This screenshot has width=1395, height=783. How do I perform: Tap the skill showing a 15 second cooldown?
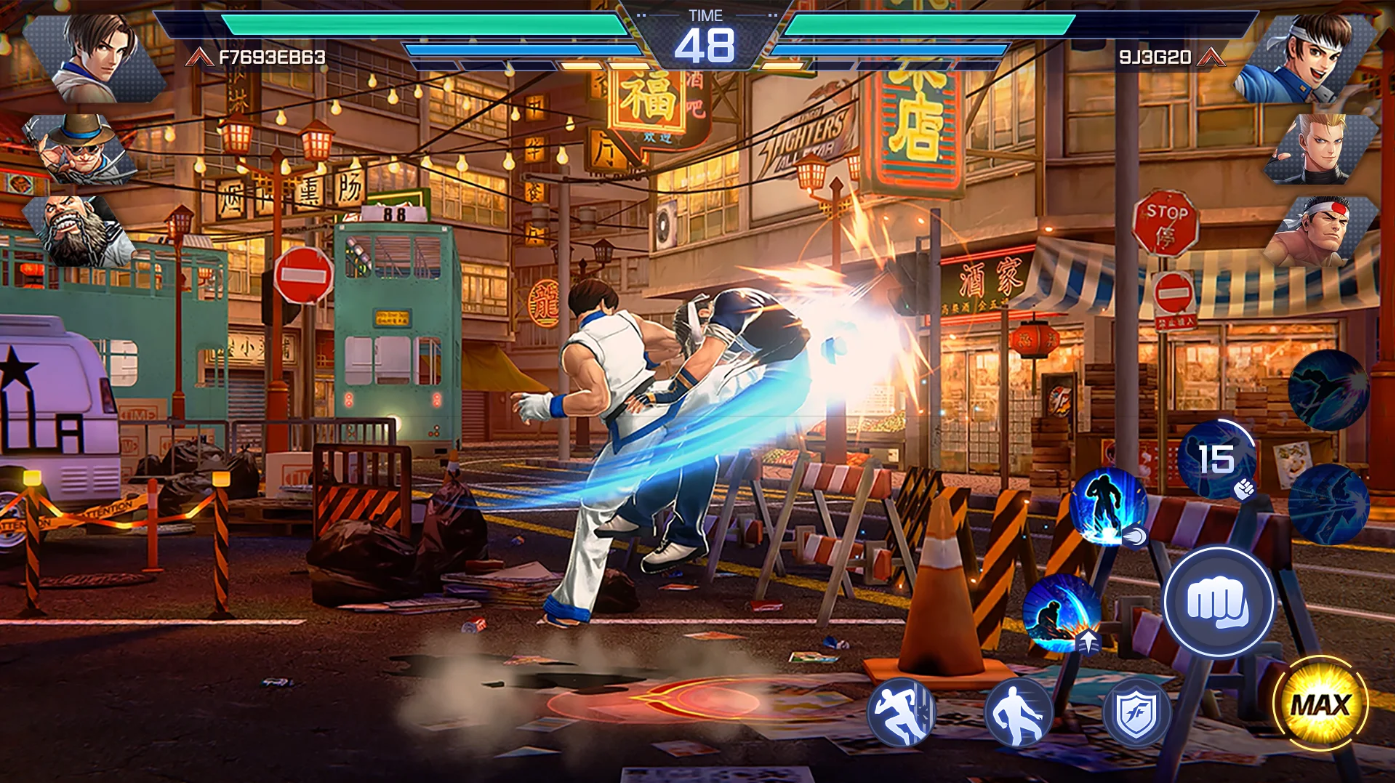(1215, 460)
